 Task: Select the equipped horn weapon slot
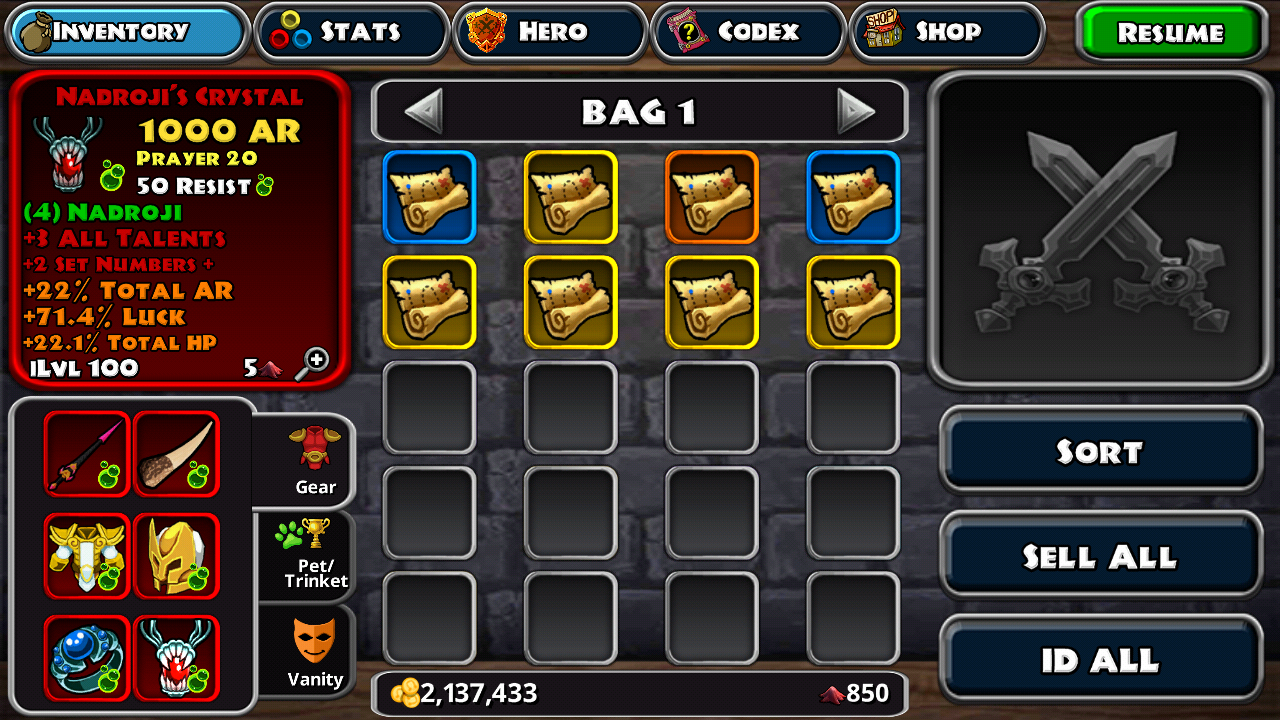pyautogui.click(x=176, y=453)
